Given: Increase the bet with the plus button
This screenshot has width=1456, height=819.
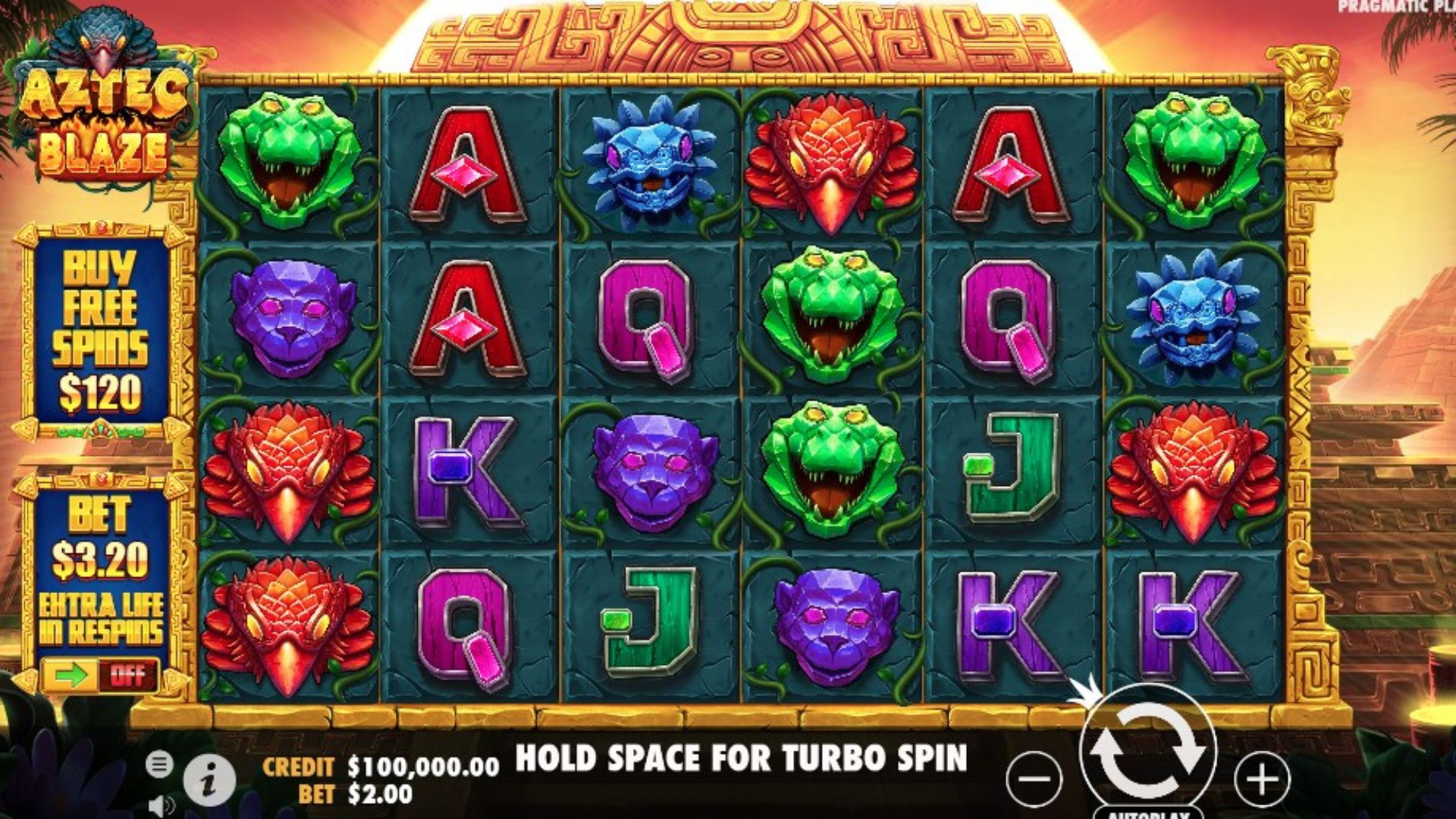Looking at the screenshot, I should click(1262, 779).
